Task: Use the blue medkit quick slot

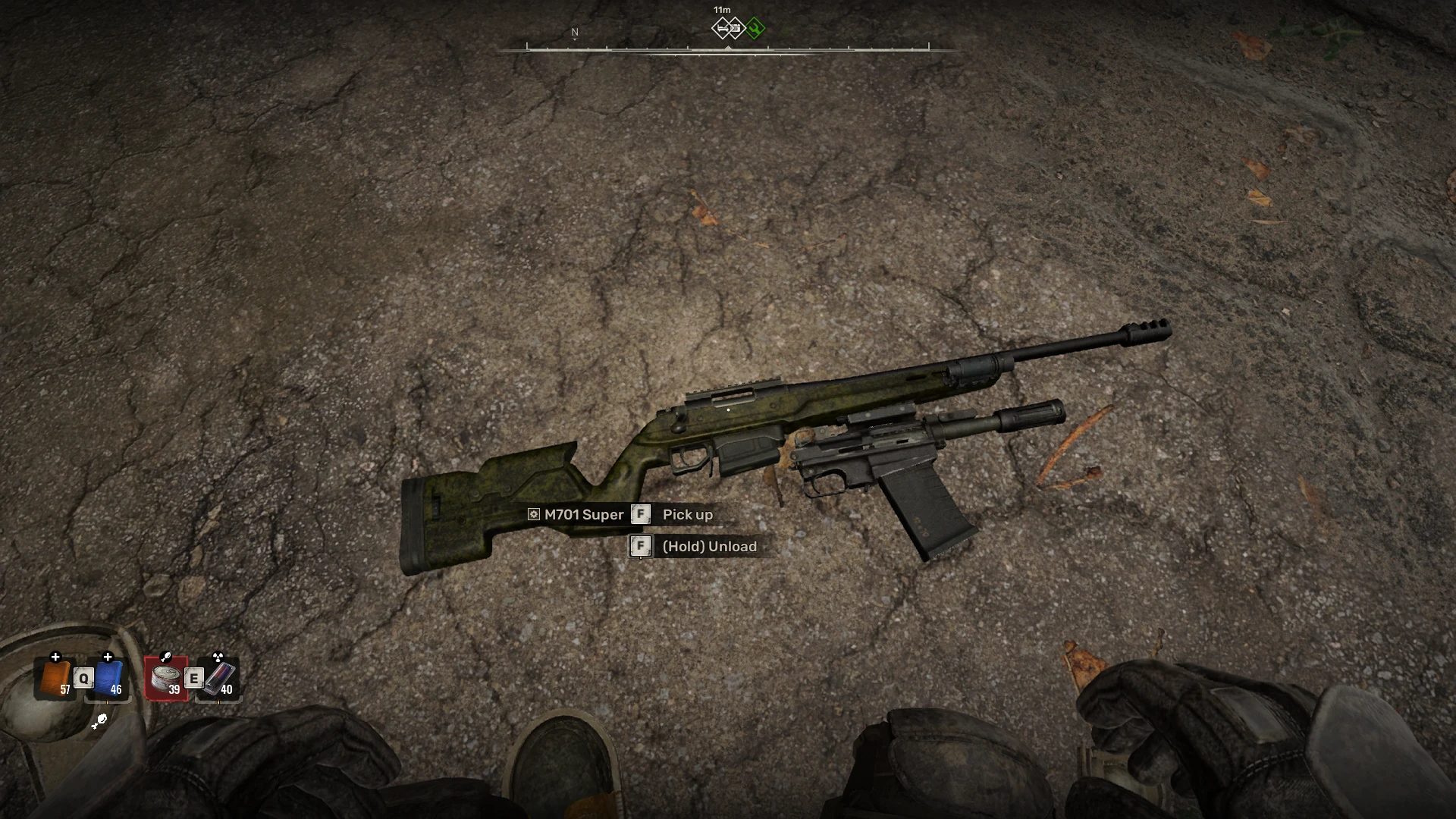Action: [x=109, y=678]
